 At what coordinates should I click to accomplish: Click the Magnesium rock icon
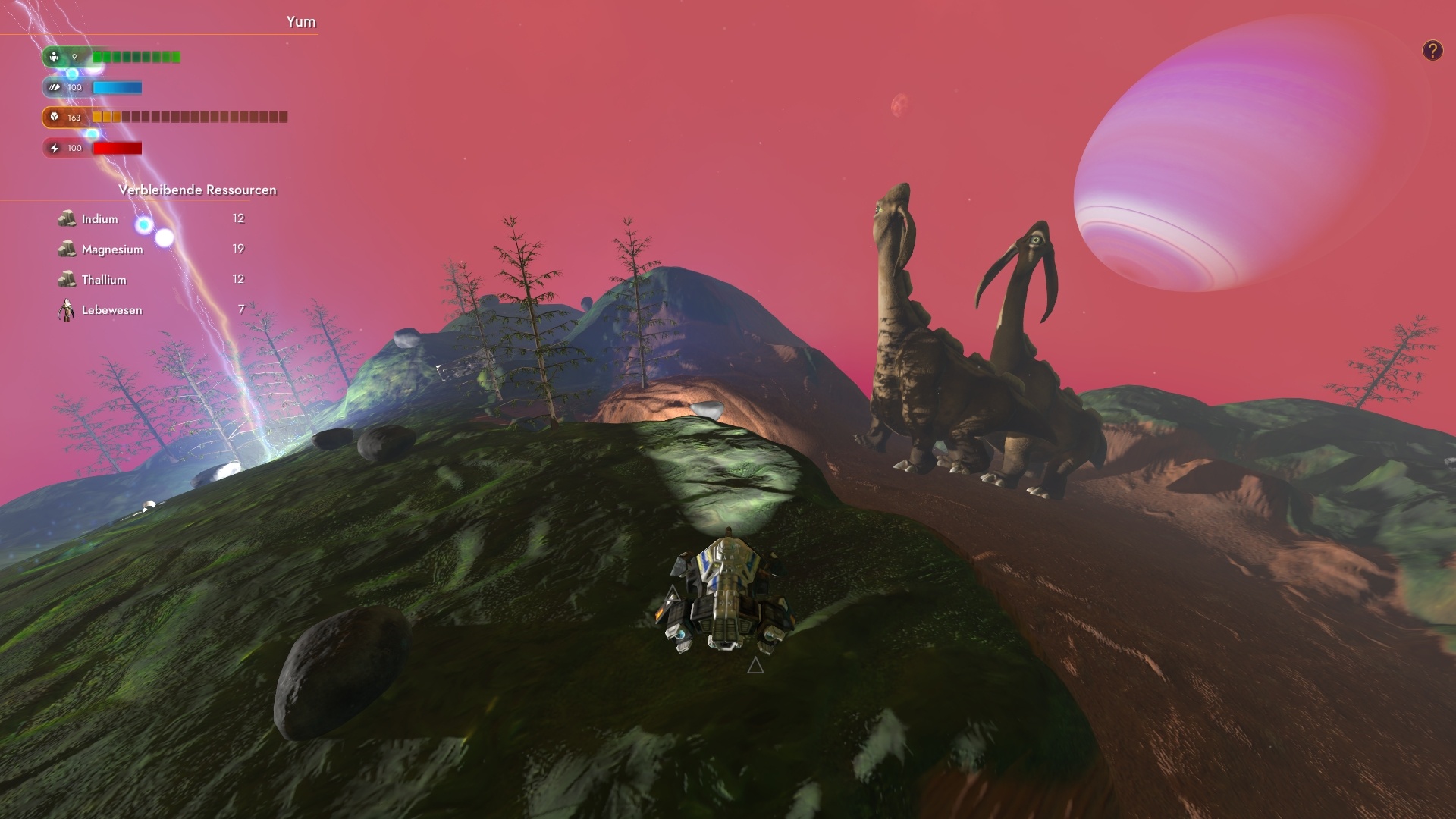pos(67,249)
